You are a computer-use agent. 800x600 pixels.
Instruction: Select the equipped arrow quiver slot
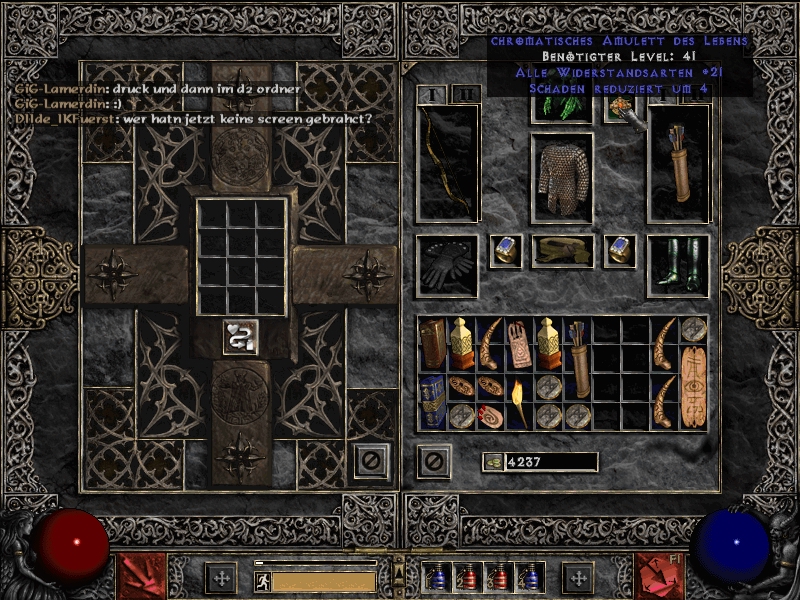(678, 162)
